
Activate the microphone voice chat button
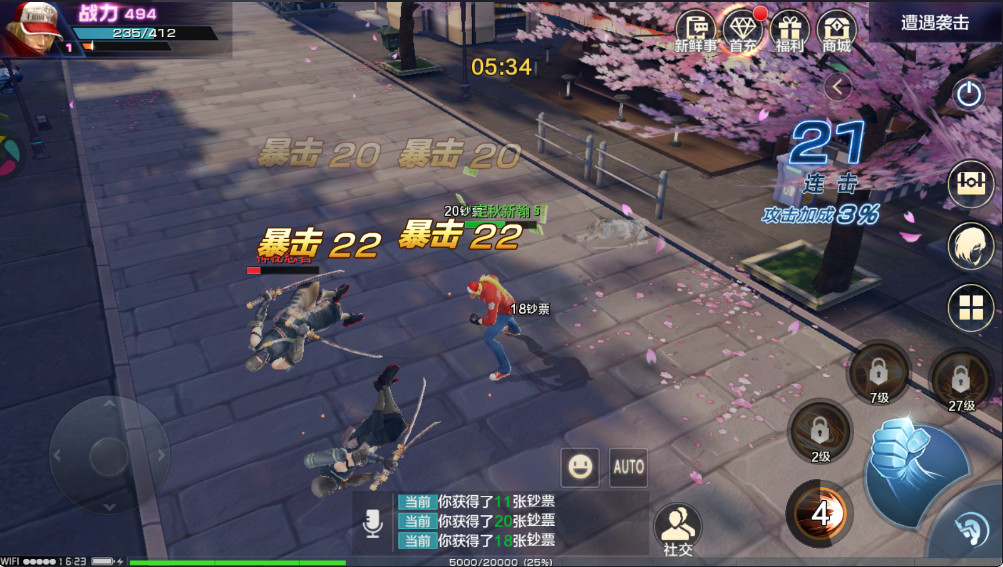click(x=372, y=523)
